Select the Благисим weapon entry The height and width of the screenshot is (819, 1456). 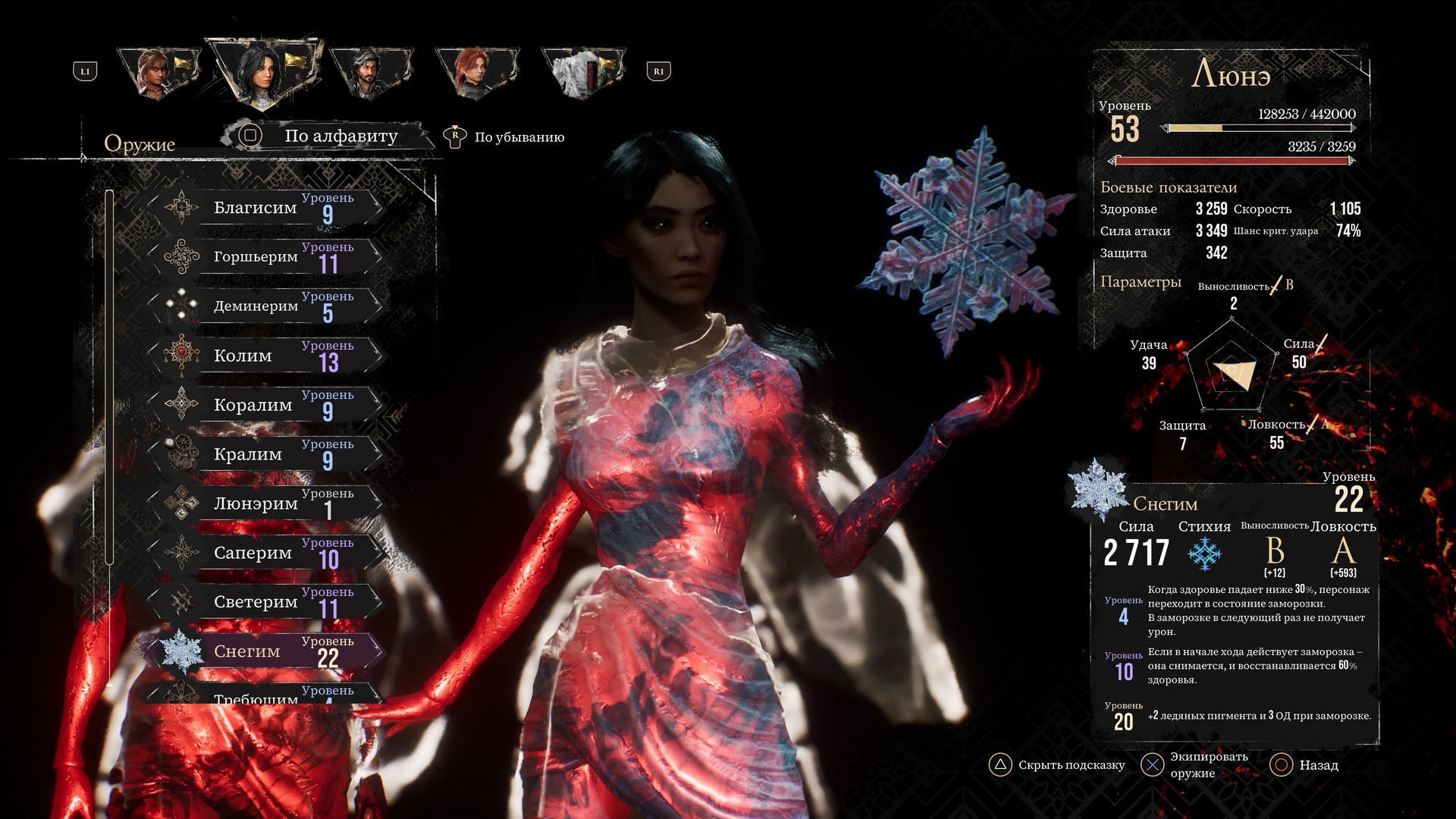click(265, 207)
